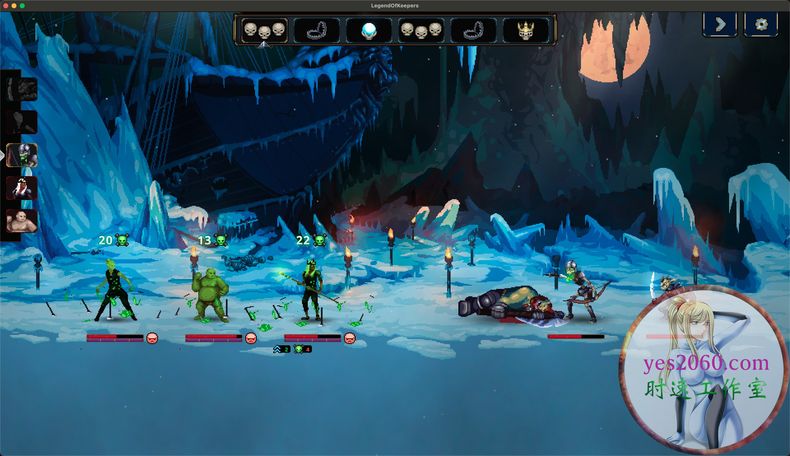Close the window with the red button

pos(7,6)
